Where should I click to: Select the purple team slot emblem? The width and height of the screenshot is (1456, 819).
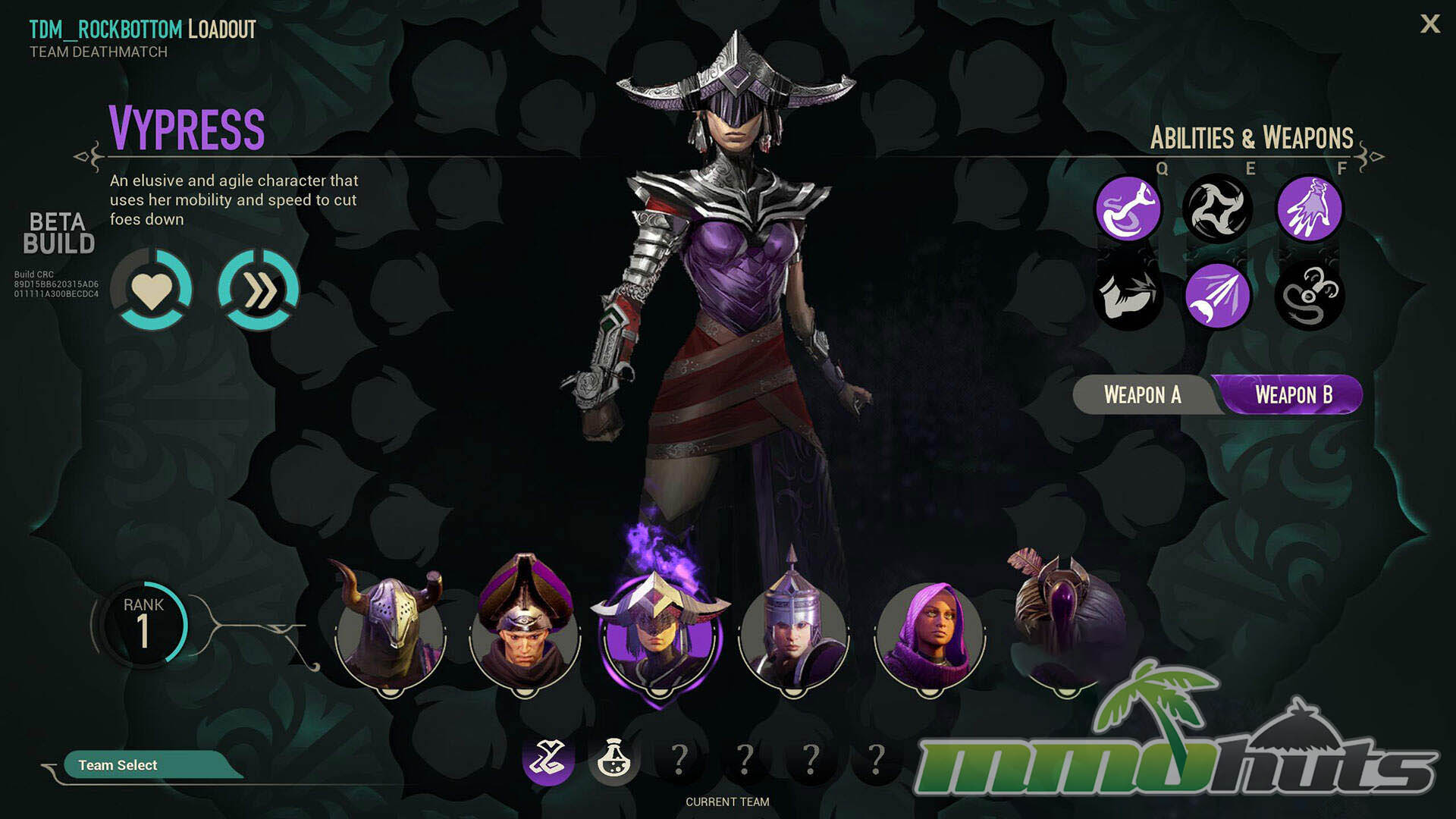[x=548, y=758]
